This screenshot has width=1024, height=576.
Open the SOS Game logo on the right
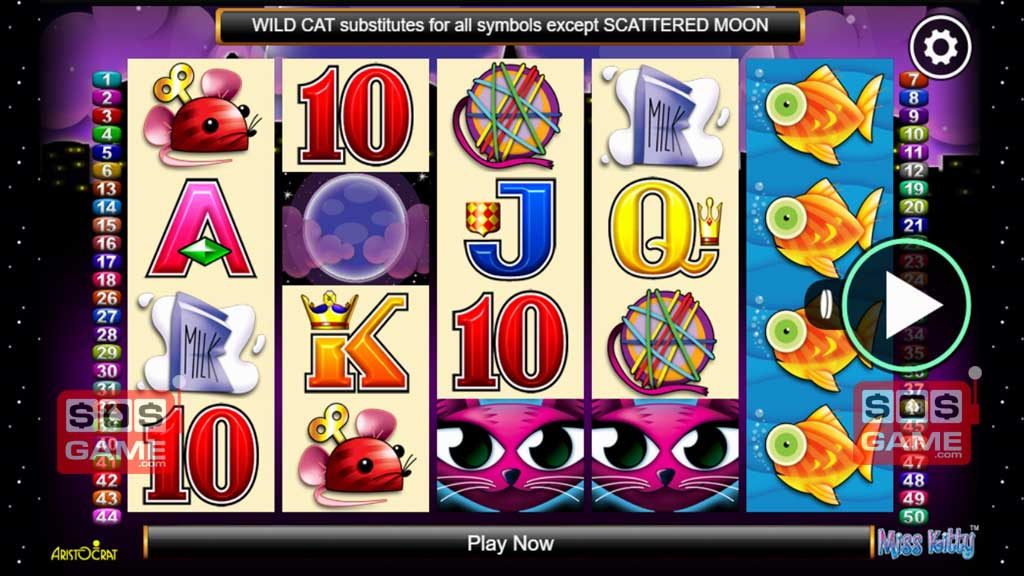tap(912, 424)
